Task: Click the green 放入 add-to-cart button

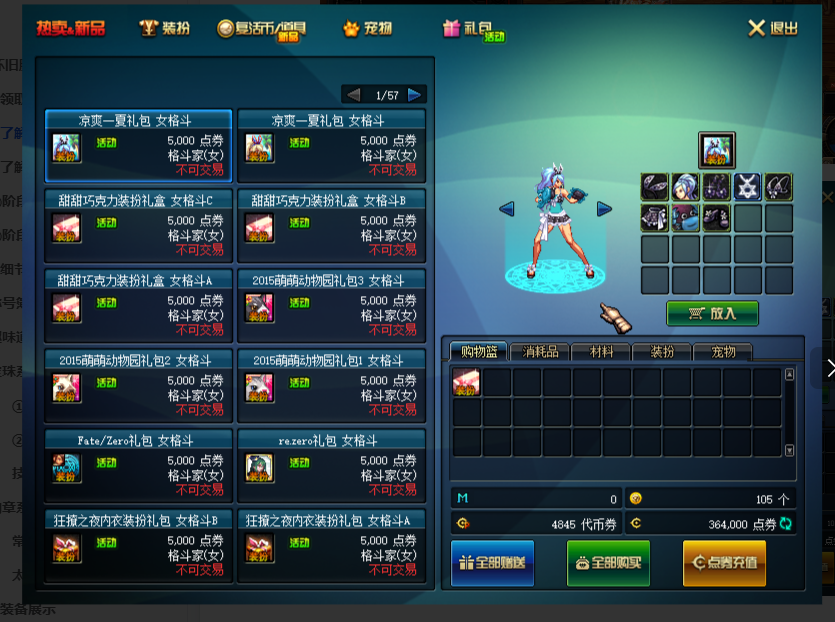Action: (x=712, y=313)
